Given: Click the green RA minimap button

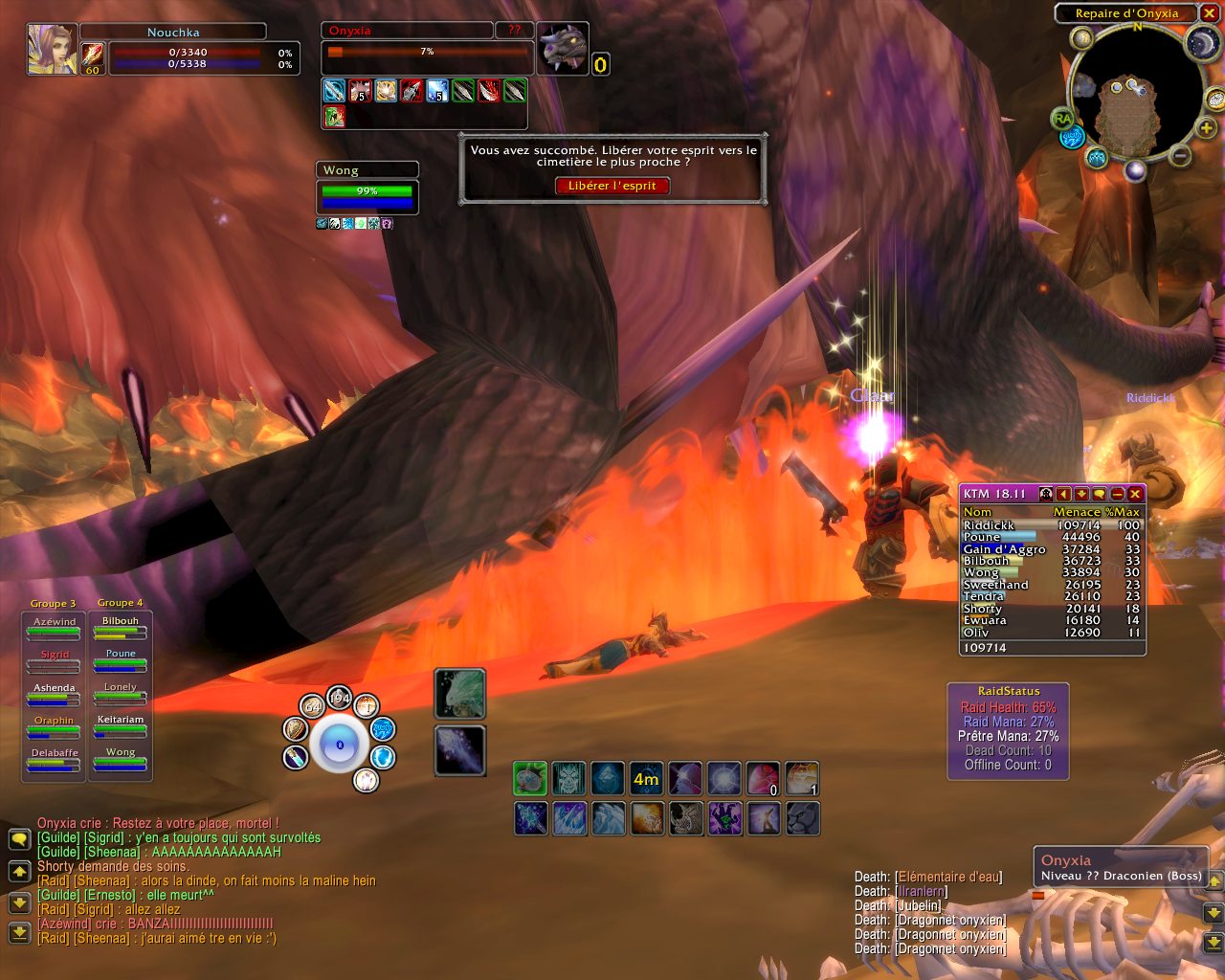Looking at the screenshot, I should click(x=1062, y=119).
